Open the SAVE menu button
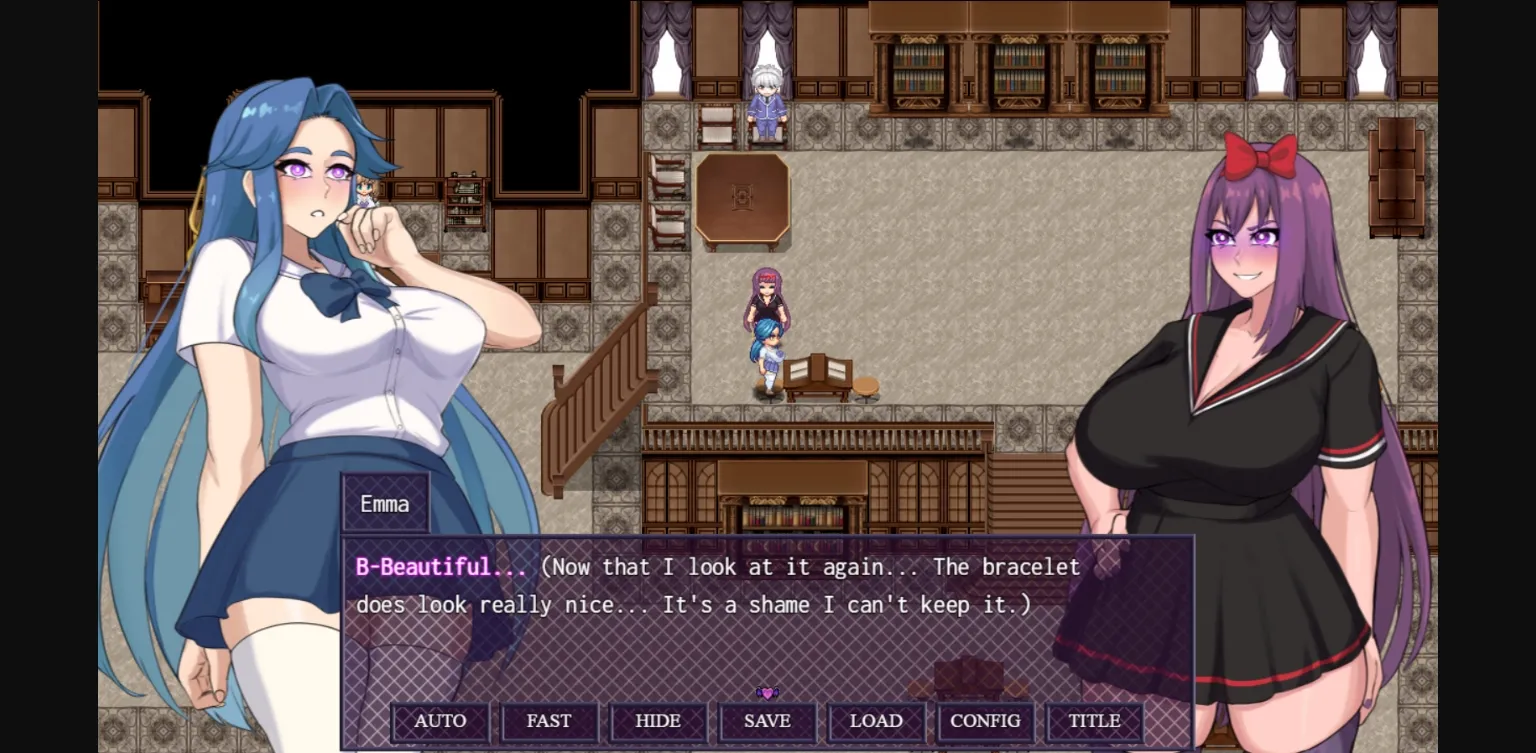This screenshot has height=753, width=1536. point(767,721)
